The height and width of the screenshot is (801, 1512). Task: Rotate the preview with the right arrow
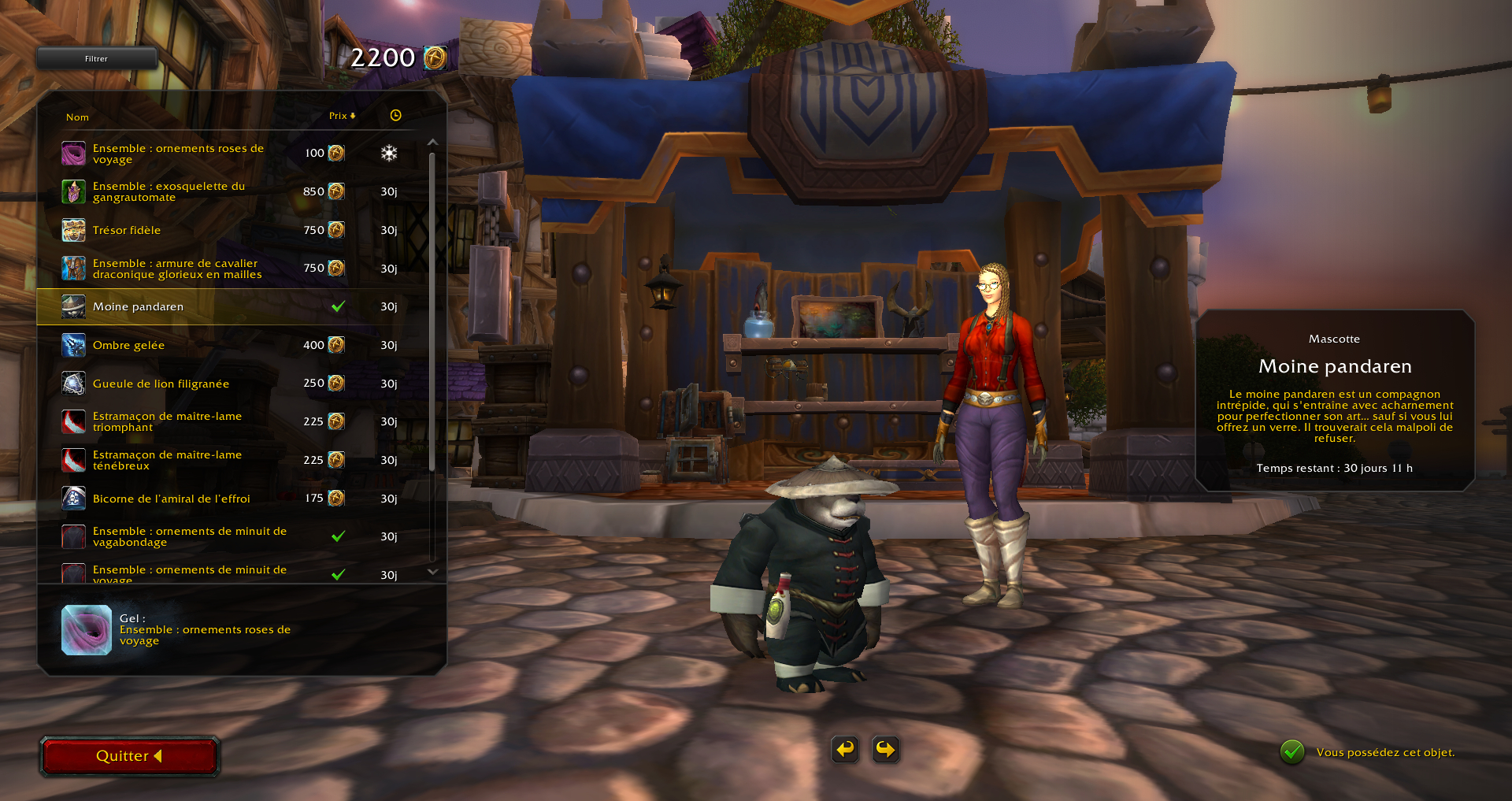(x=885, y=749)
